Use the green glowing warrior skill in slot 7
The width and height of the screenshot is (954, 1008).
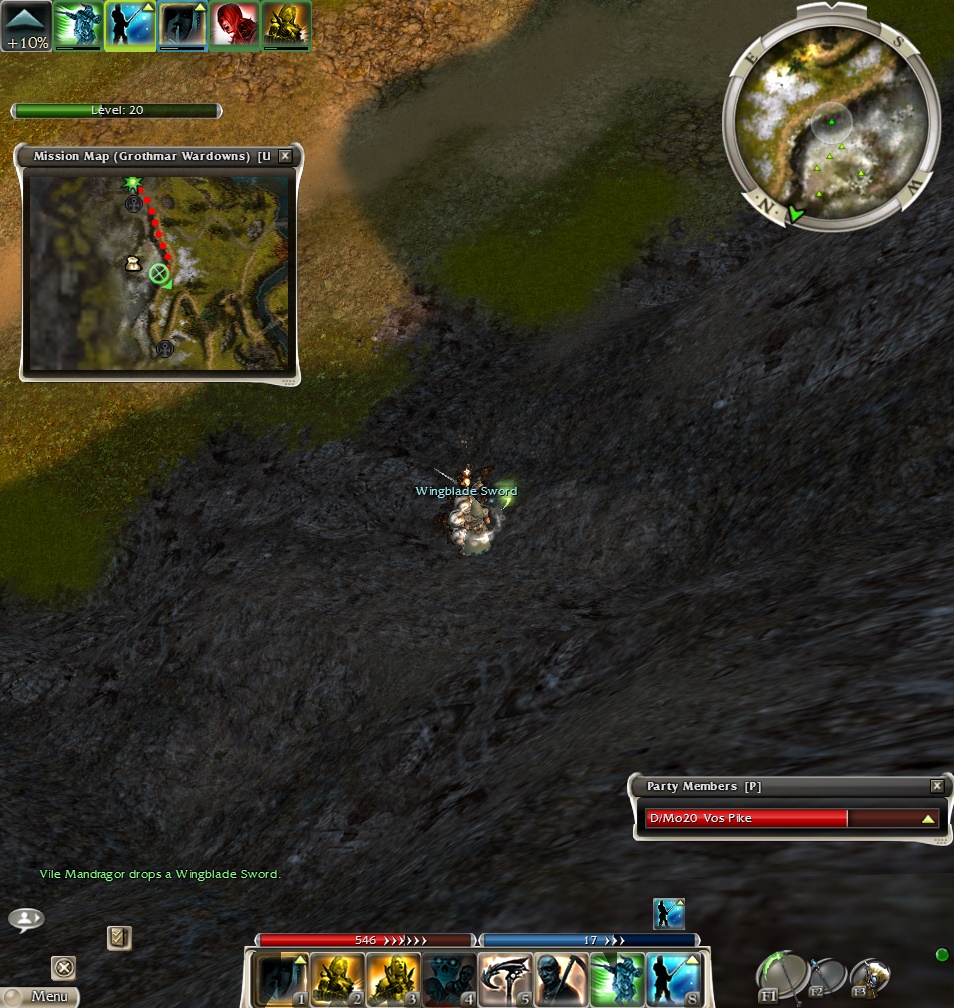tap(616, 978)
